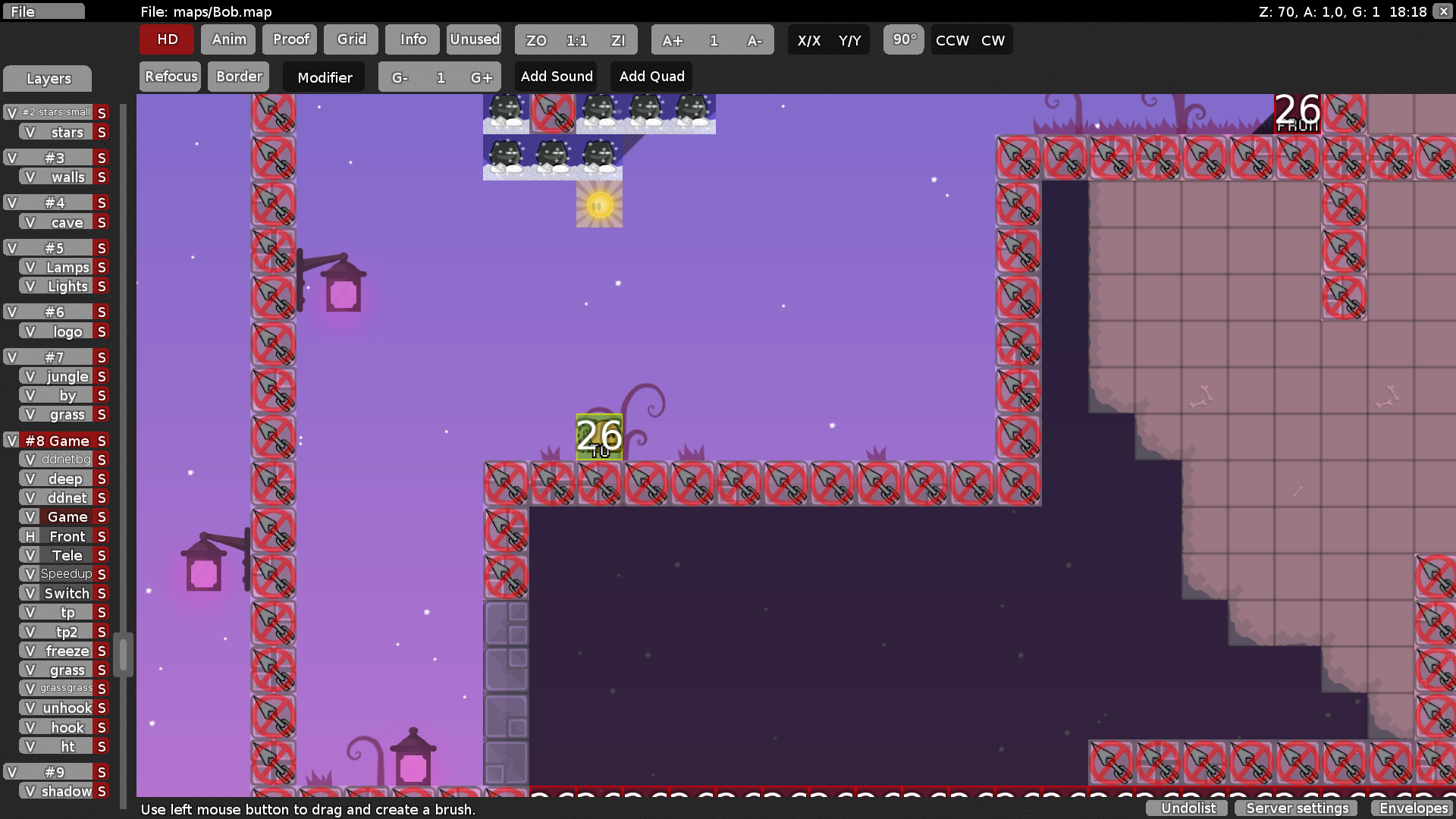Viewport: 1456px width, 819px height.
Task: Rotate brush counter-clockwise with CCW
Action: click(x=951, y=40)
